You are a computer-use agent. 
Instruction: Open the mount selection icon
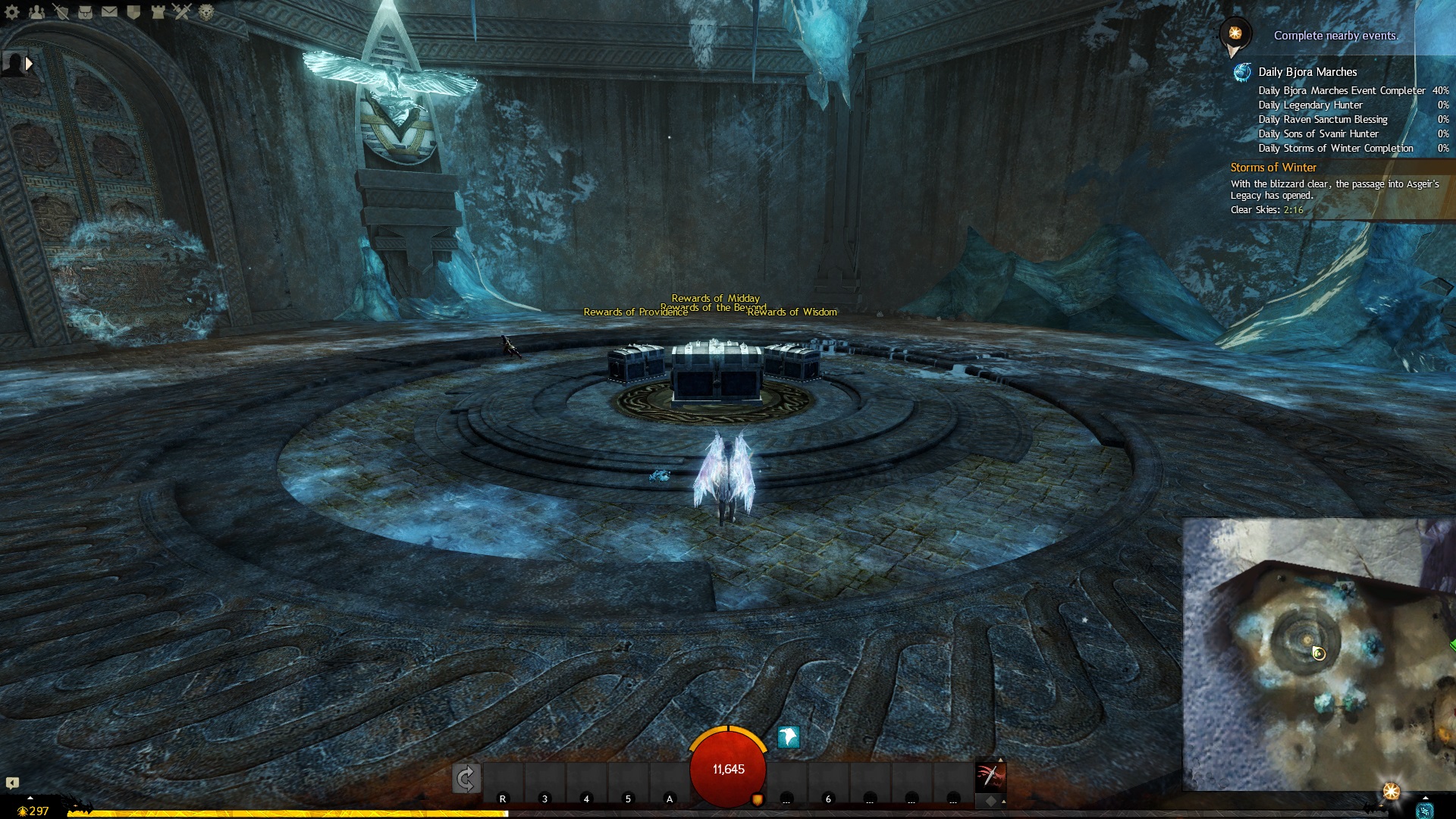[990, 777]
